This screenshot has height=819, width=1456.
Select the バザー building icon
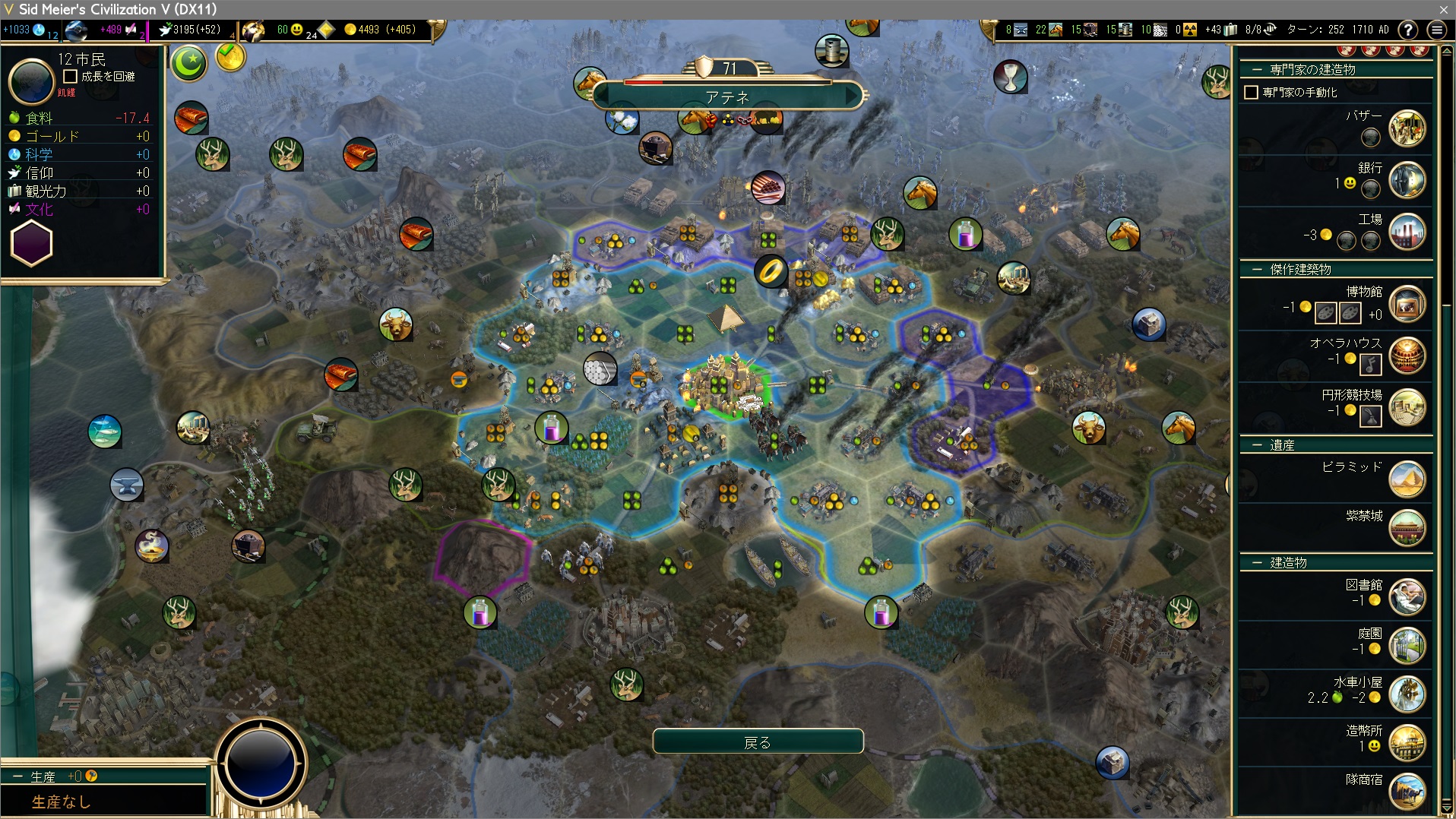[1407, 128]
